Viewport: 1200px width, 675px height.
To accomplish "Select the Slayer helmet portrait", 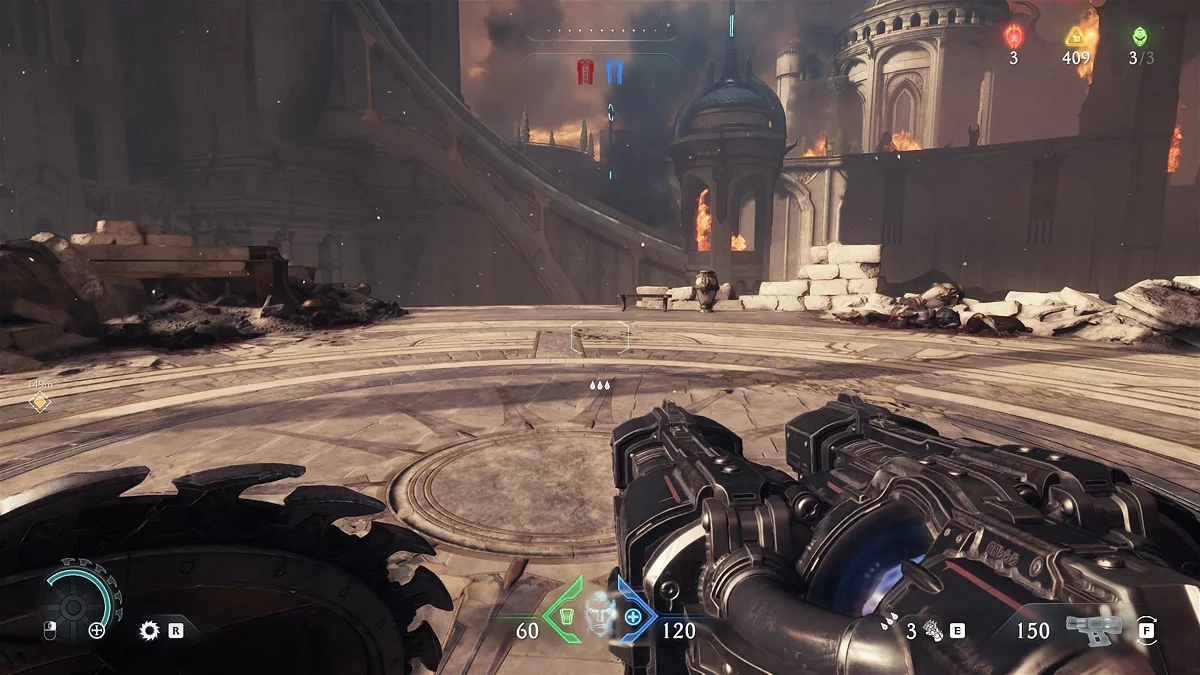I will (x=600, y=613).
